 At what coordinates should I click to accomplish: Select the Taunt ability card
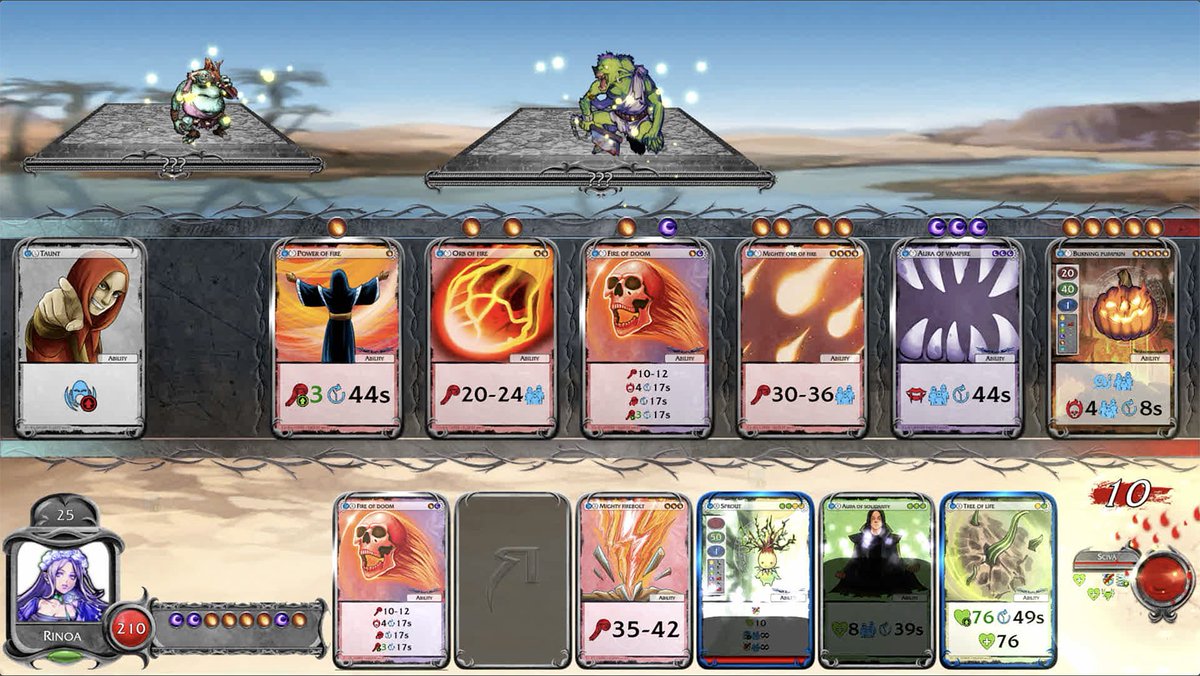(81, 338)
